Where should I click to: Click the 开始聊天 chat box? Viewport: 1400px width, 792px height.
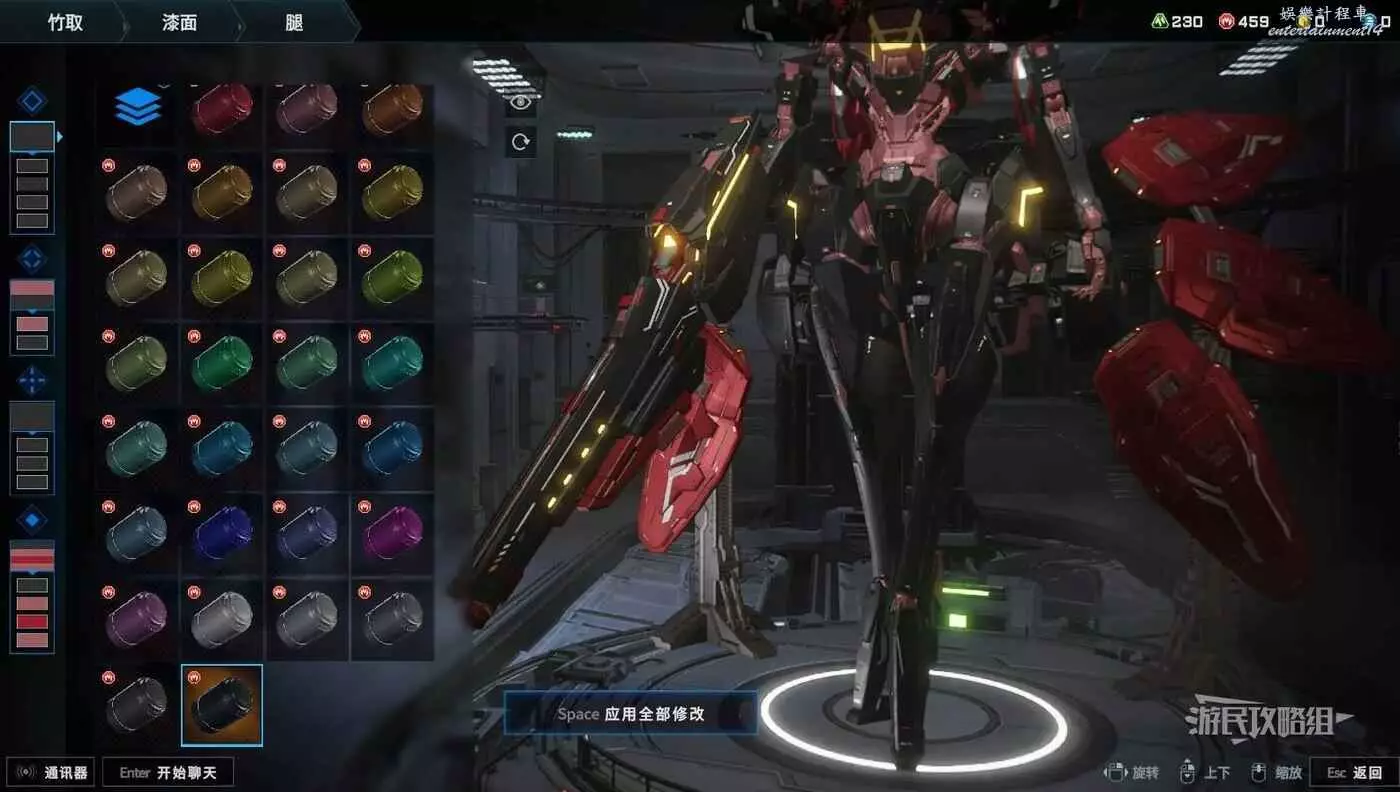click(x=168, y=772)
